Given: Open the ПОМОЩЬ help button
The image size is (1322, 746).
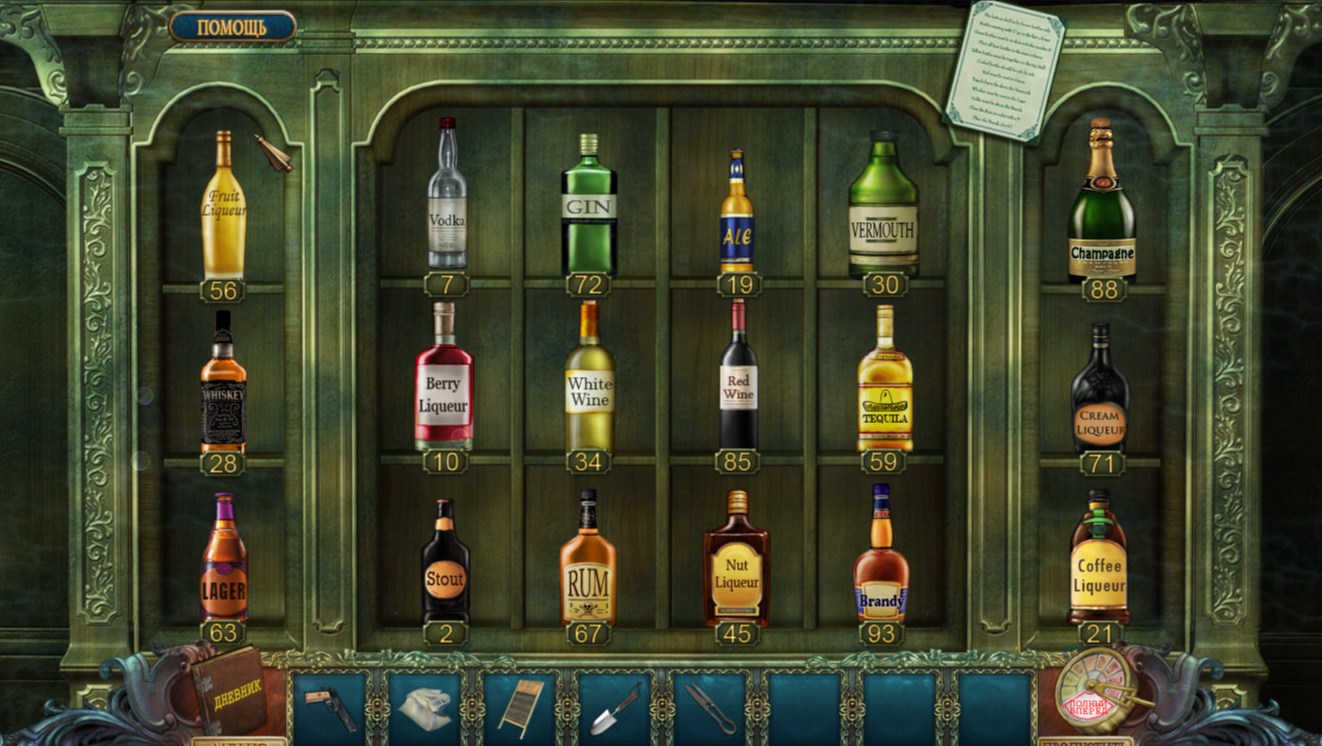Looking at the screenshot, I should coord(232,26).
